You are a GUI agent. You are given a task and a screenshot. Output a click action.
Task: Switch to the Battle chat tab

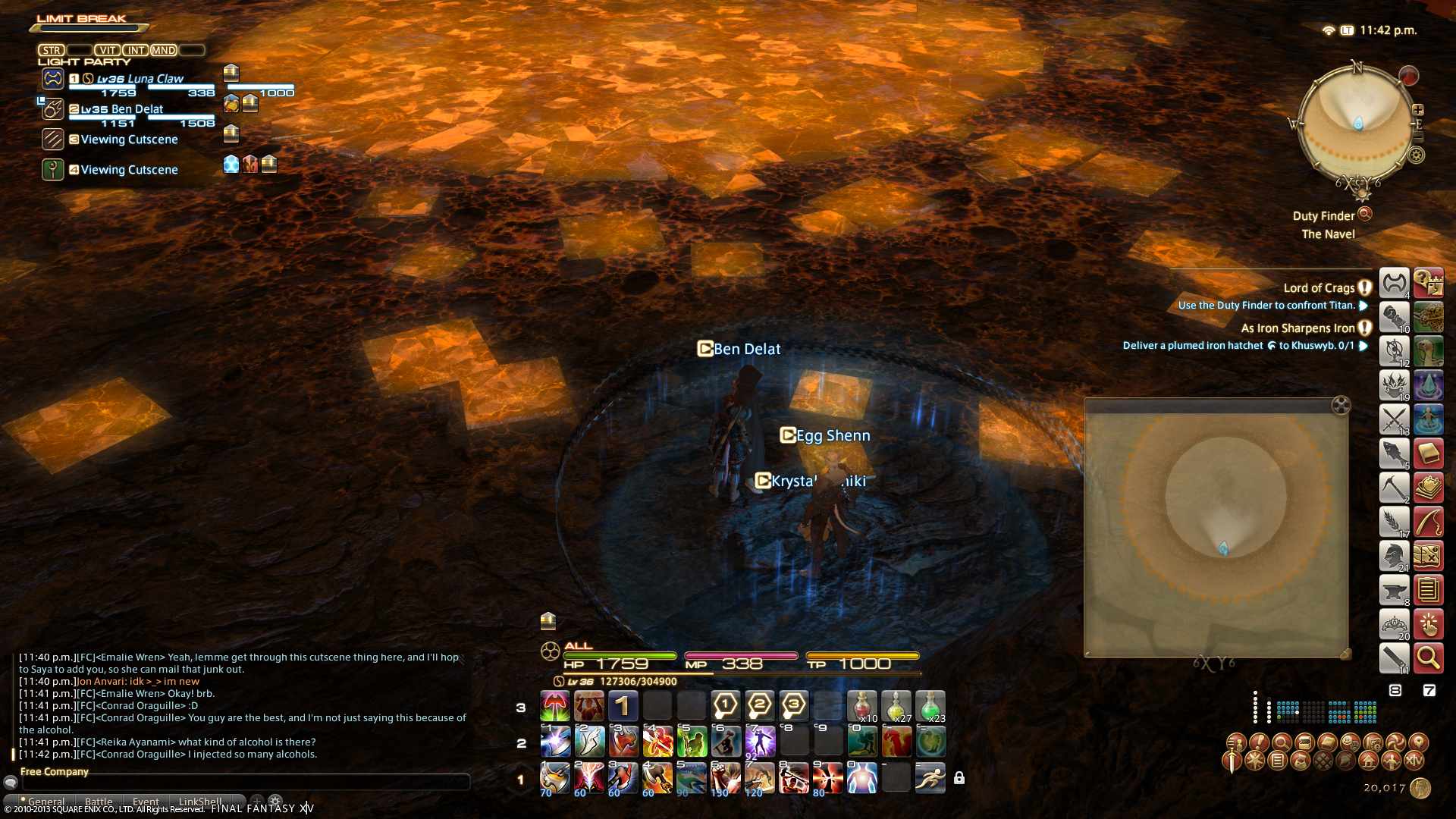(99, 802)
